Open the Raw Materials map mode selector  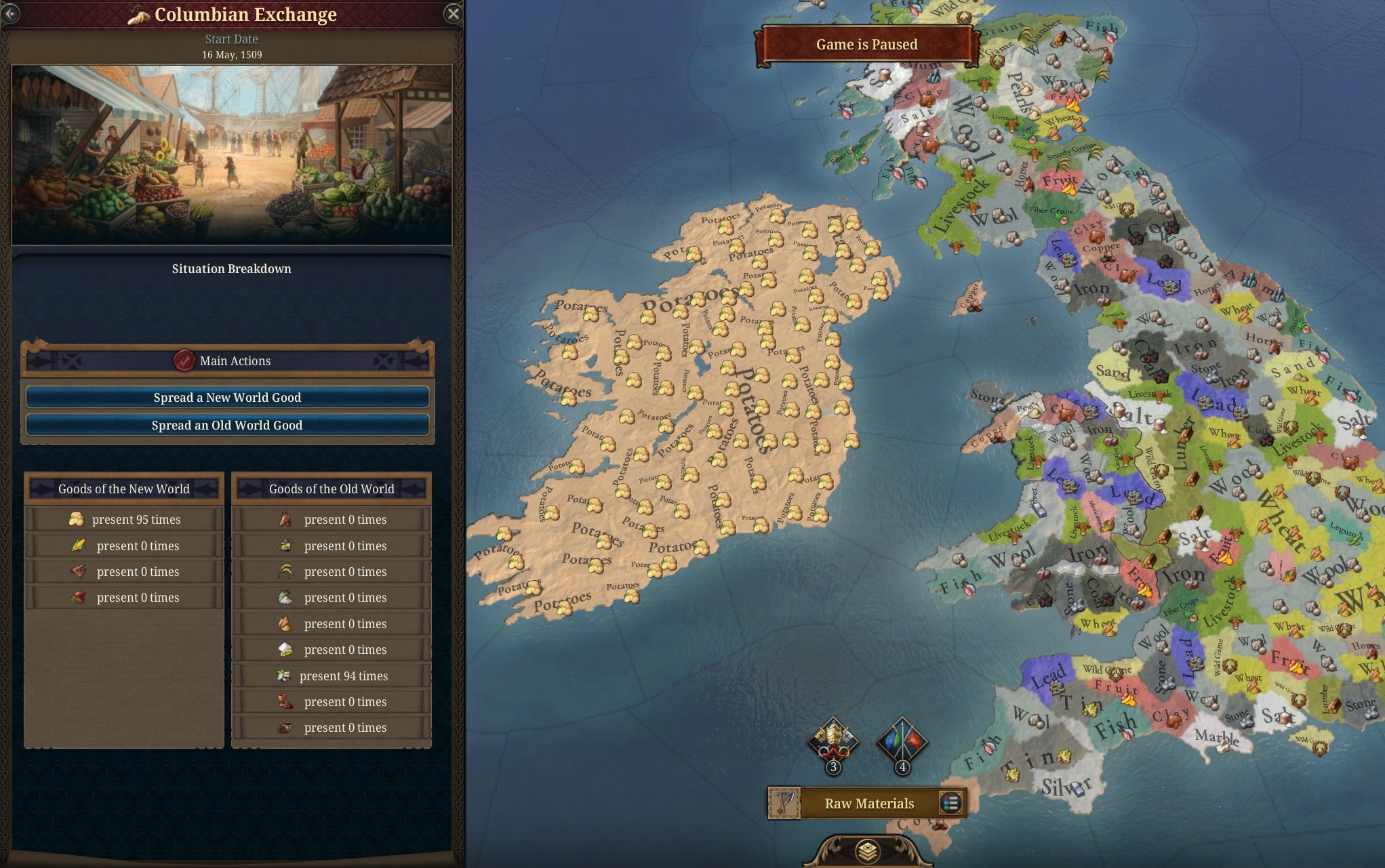click(x=869, y=804)
